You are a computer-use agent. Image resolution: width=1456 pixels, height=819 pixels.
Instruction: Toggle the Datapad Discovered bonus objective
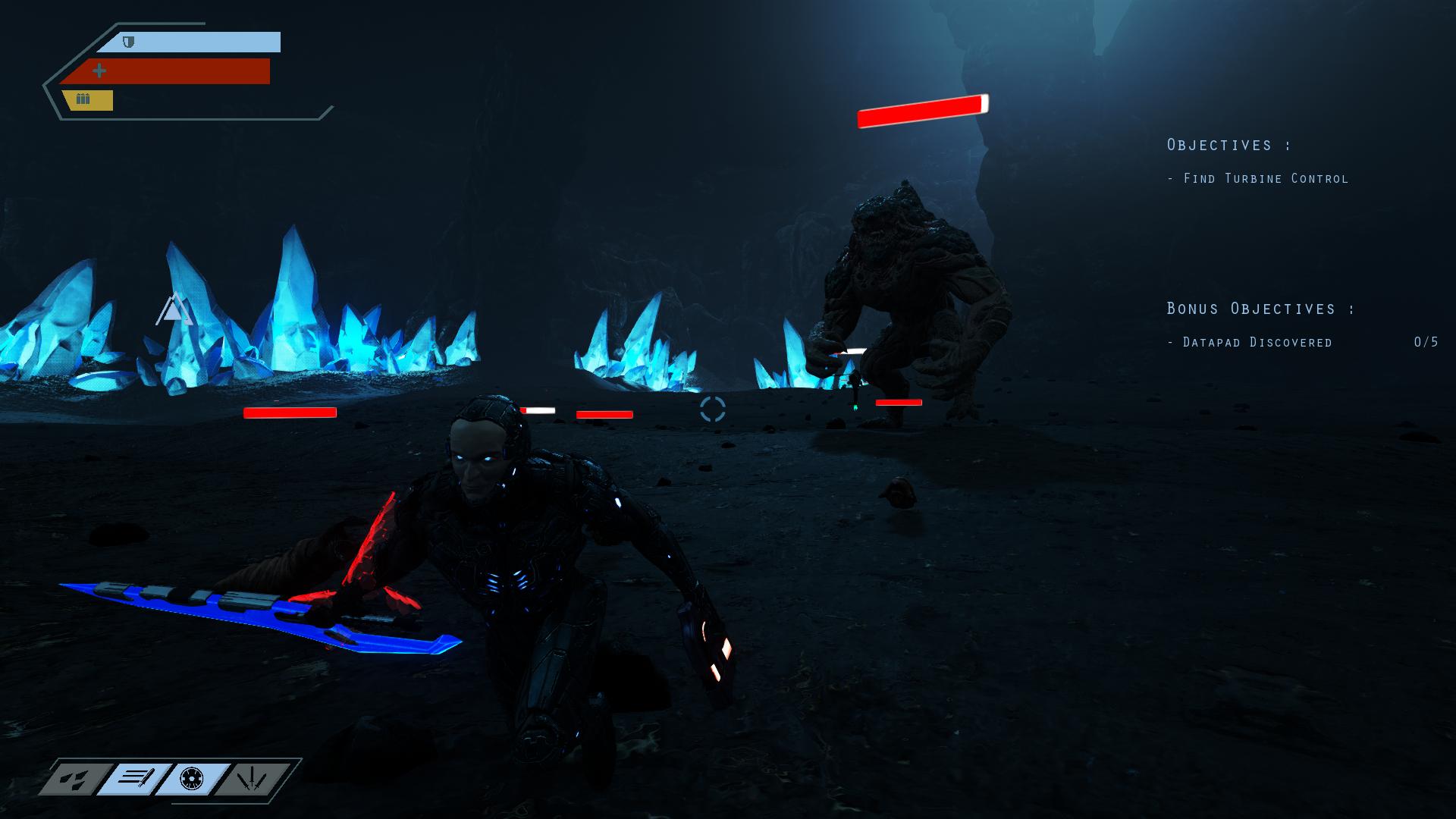pos(1249,342)
